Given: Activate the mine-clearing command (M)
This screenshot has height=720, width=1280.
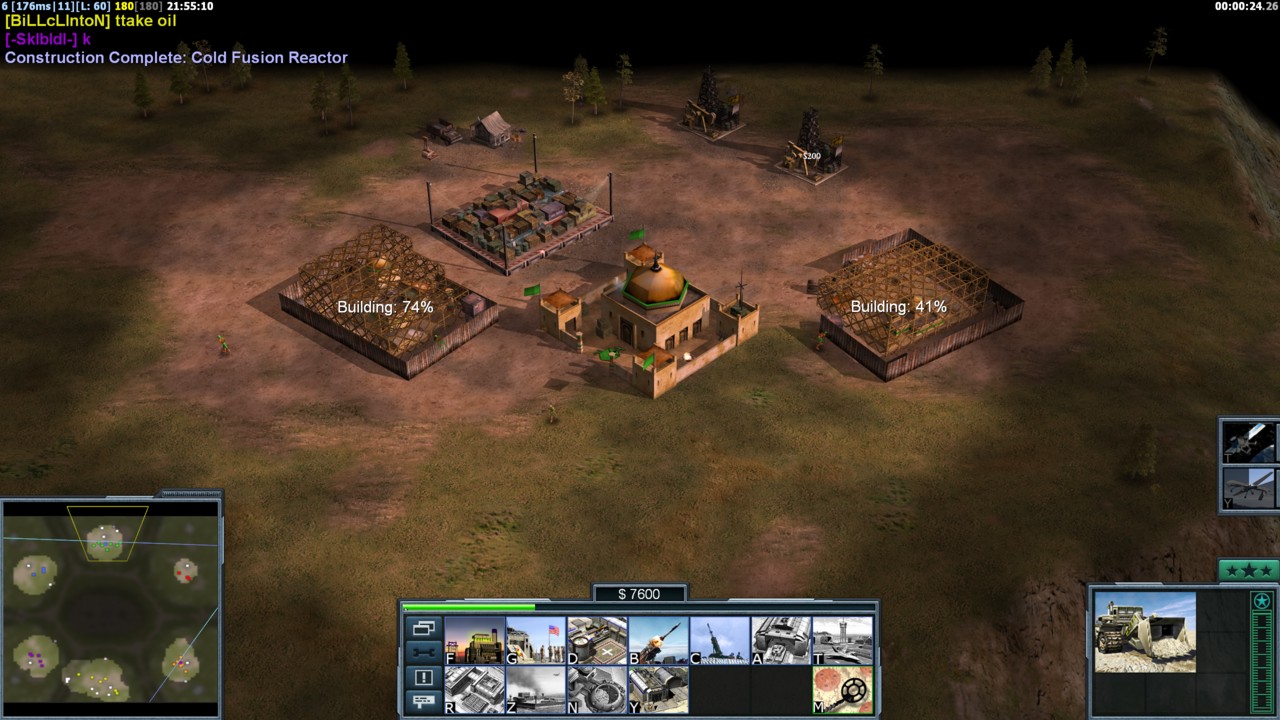Looking at the screenshot, I should tap(842, 690).
